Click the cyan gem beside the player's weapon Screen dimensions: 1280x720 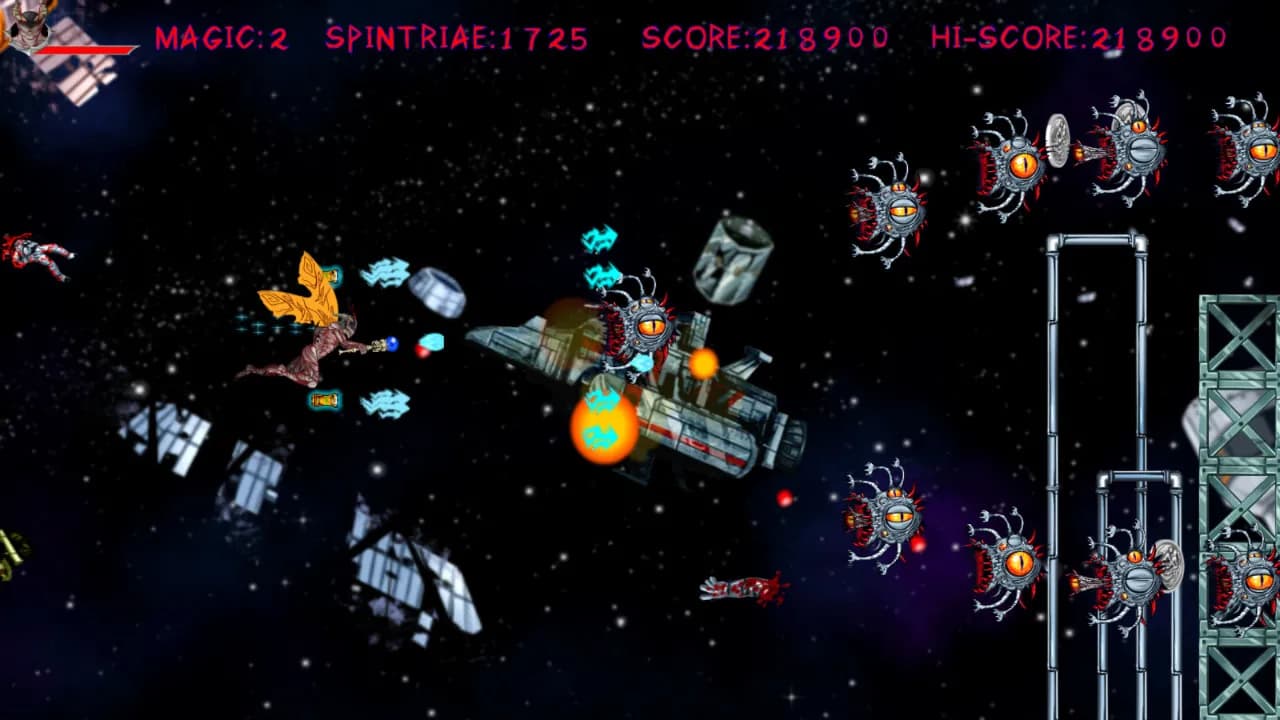click(432, 341)
